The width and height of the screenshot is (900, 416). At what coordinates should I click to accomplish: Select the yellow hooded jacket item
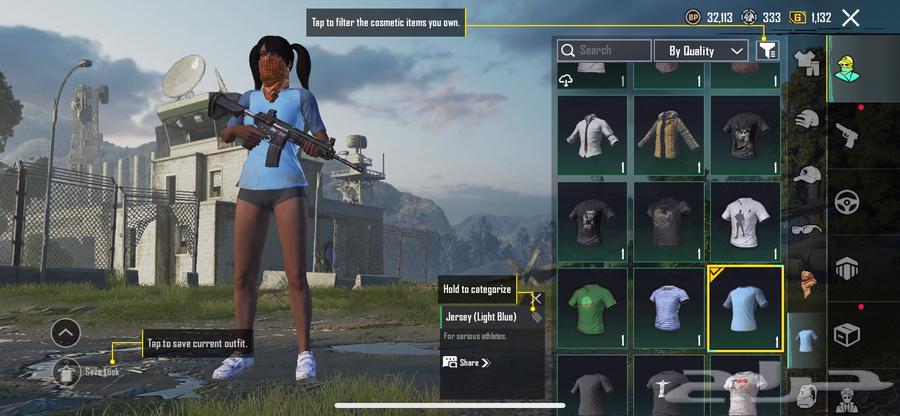coord(668,135)
